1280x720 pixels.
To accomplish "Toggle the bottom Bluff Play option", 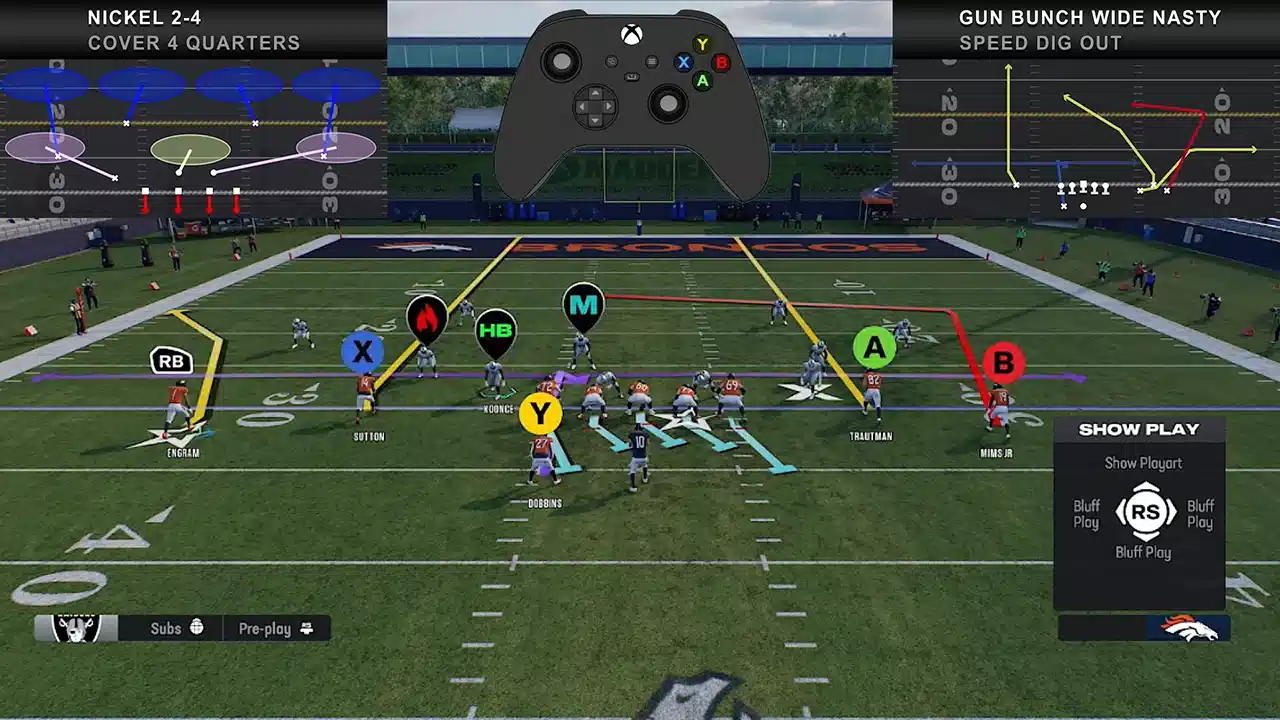I will click(1143, 553).
